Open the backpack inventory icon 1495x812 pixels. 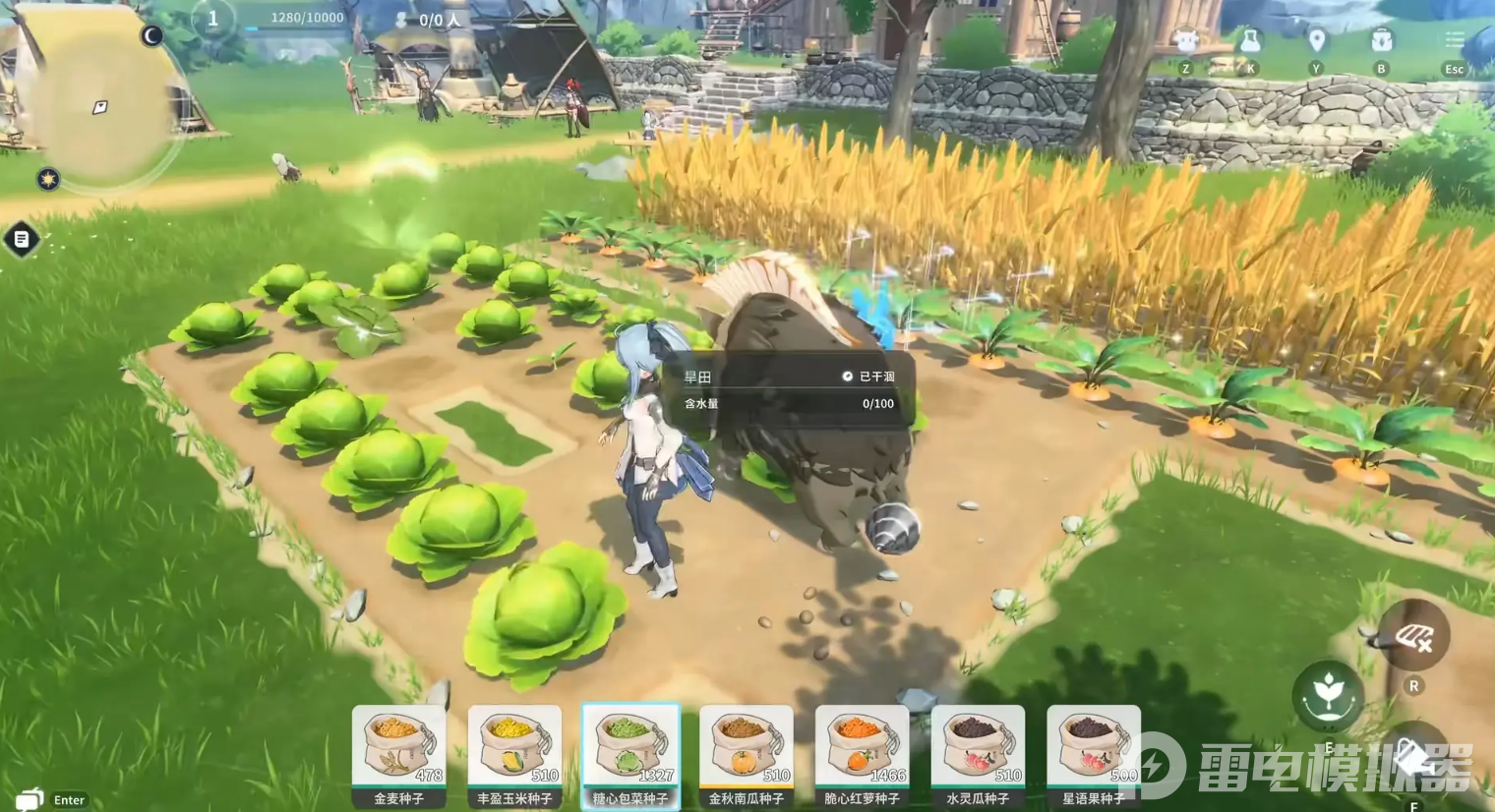1381,42
